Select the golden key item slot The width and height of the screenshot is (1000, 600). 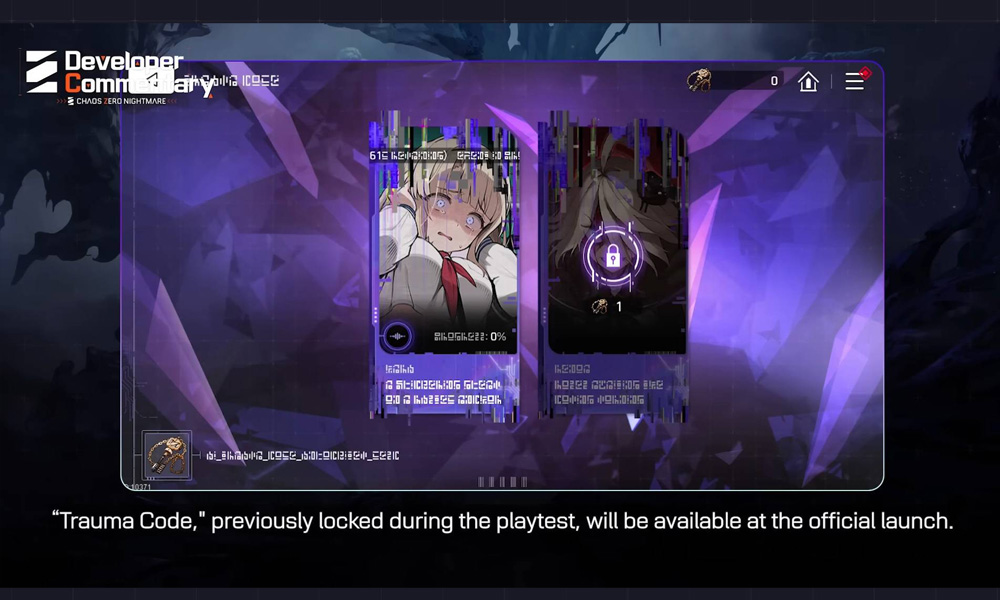coord(166,456)
